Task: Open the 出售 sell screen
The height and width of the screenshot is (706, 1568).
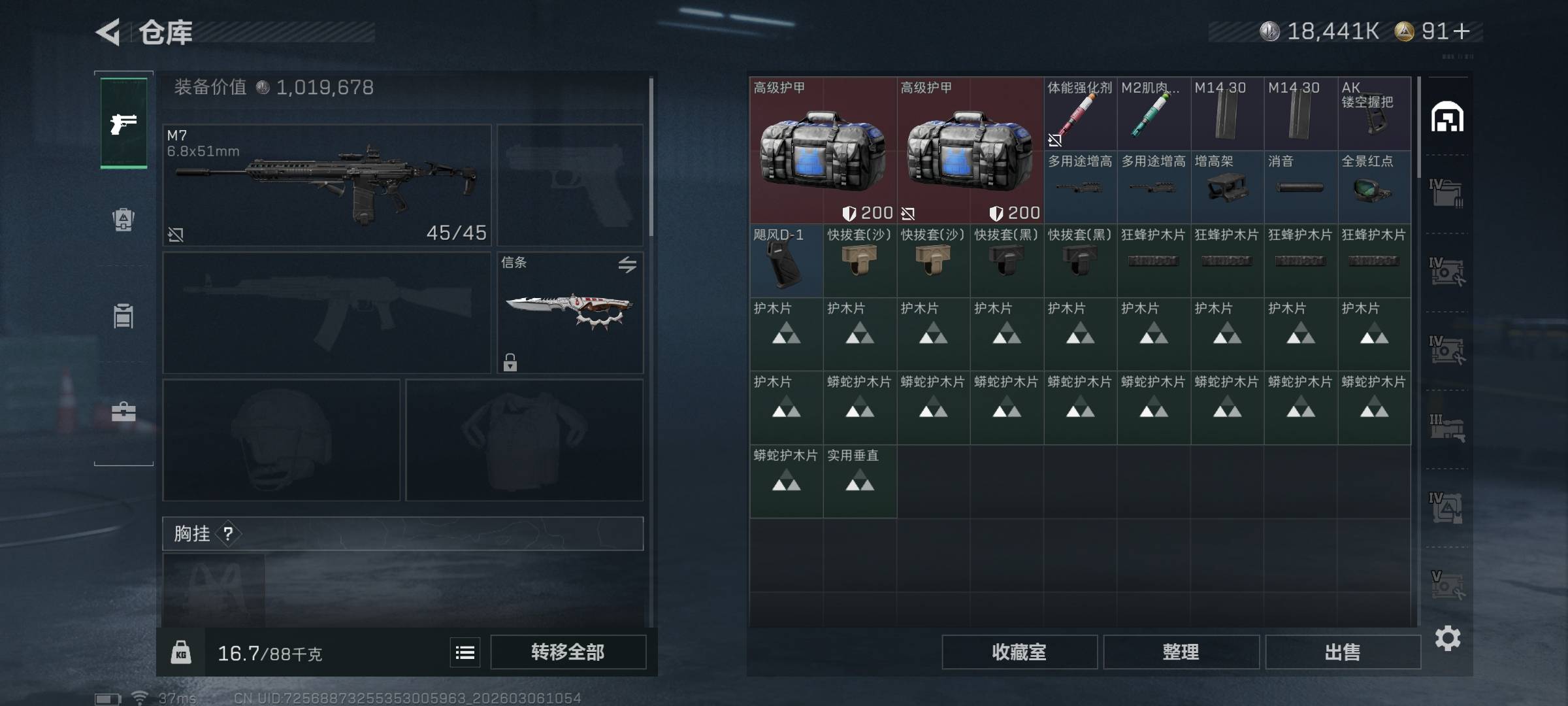Action: tap(1343, 652)
